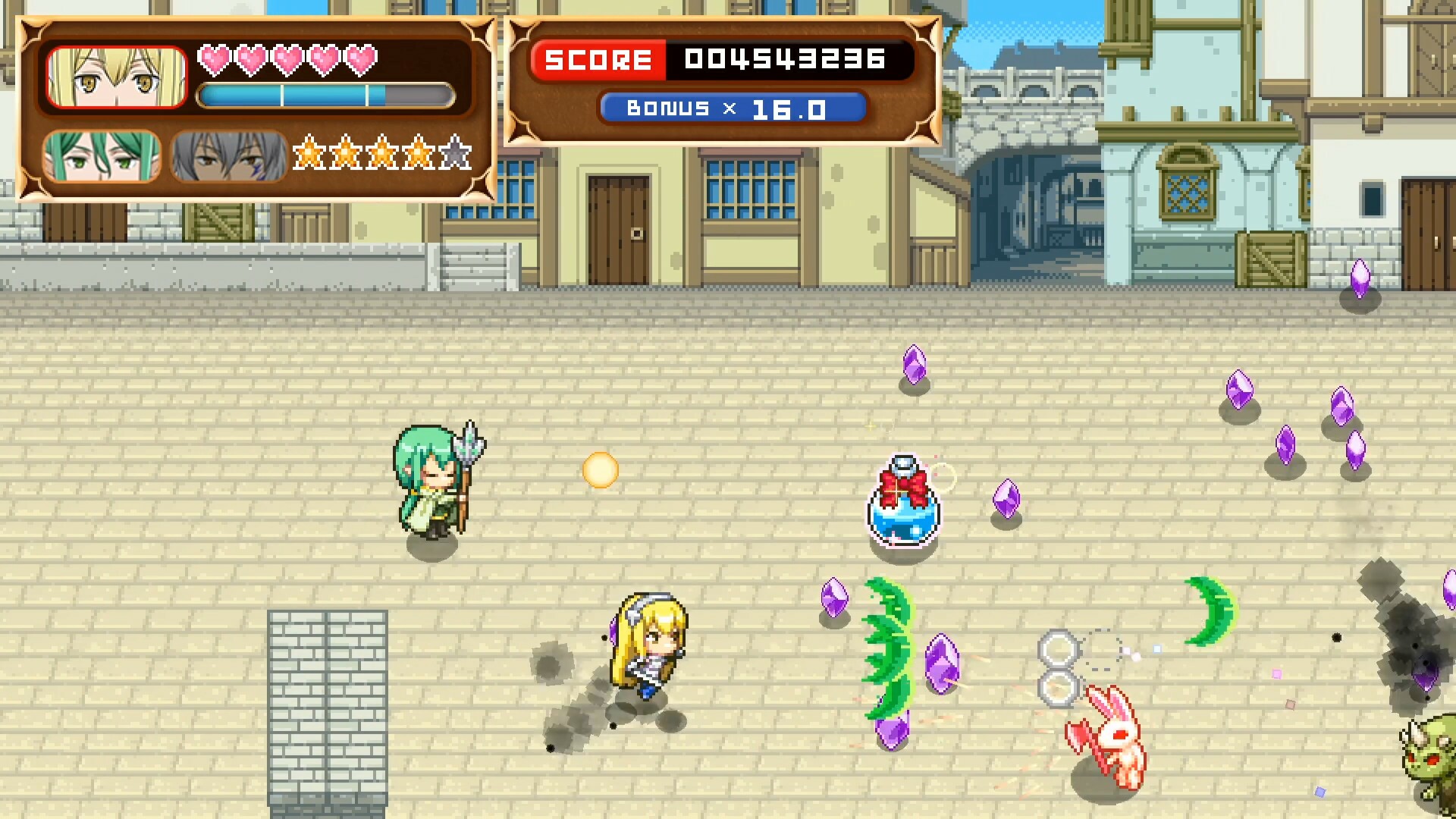
Task: Click the score counter showing 004543236
Action: point(786,59)
